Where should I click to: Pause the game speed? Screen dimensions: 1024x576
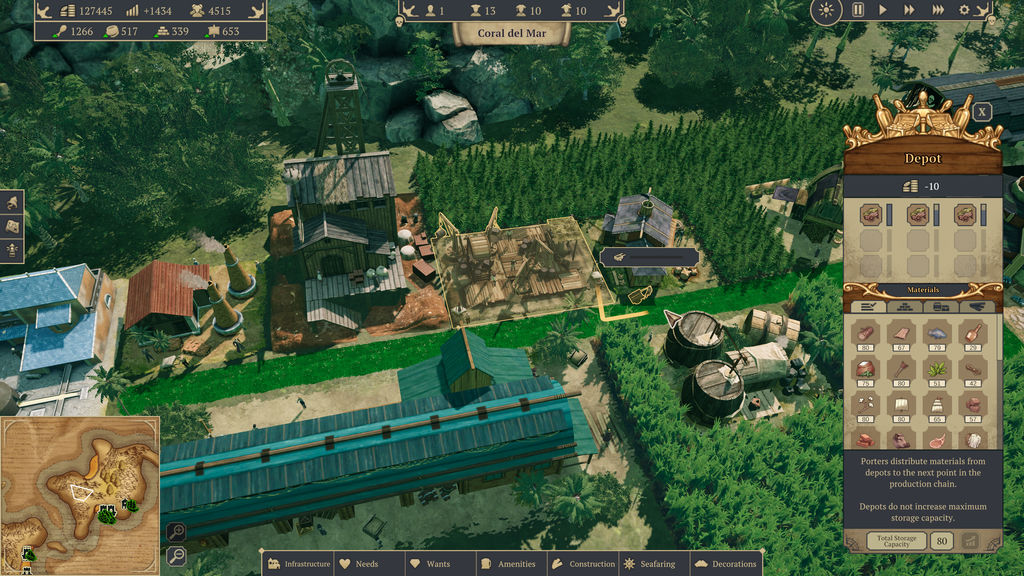click(x=857, y=10)
